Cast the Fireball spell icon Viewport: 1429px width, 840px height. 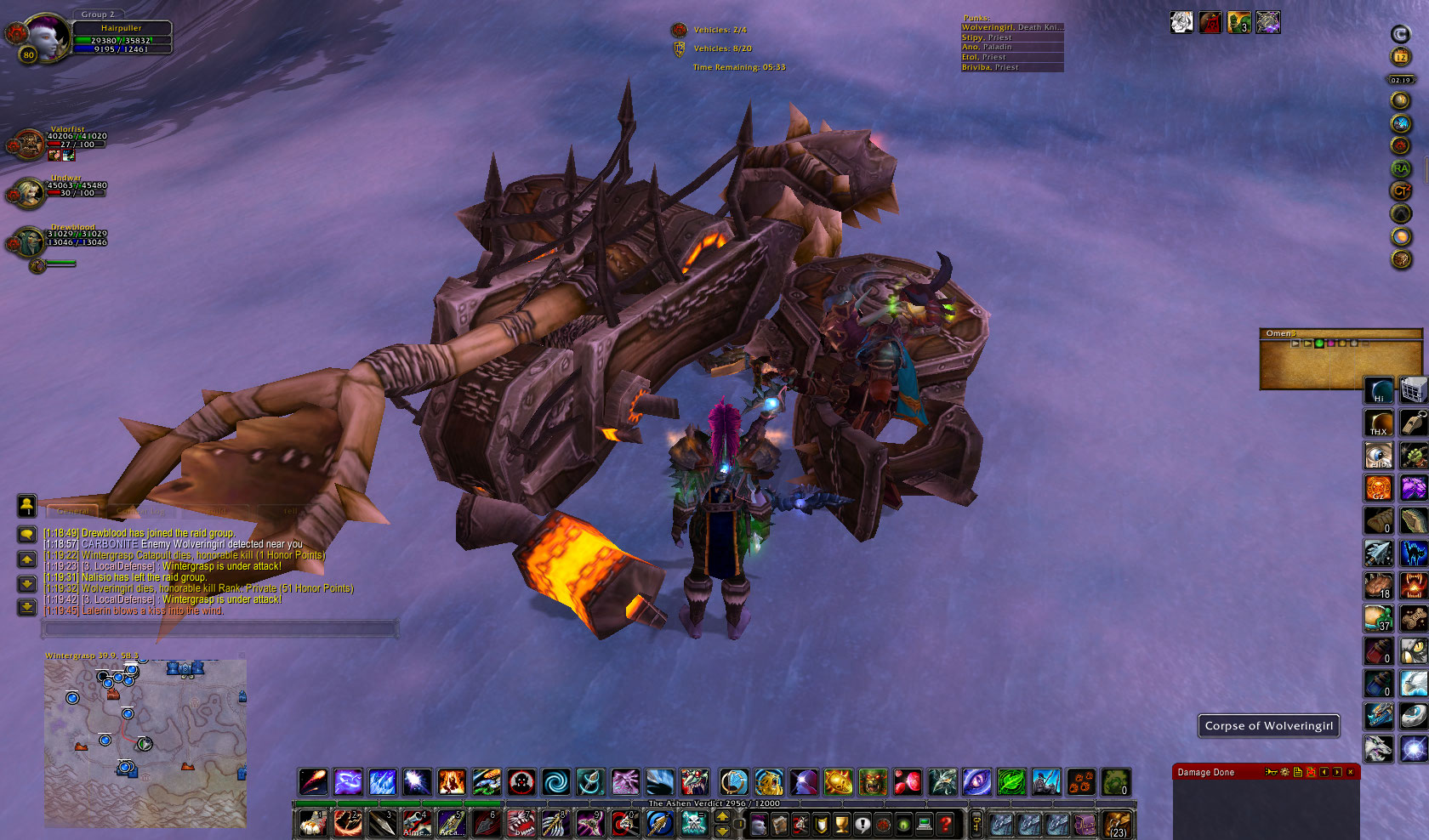click(x=313, y=781)
